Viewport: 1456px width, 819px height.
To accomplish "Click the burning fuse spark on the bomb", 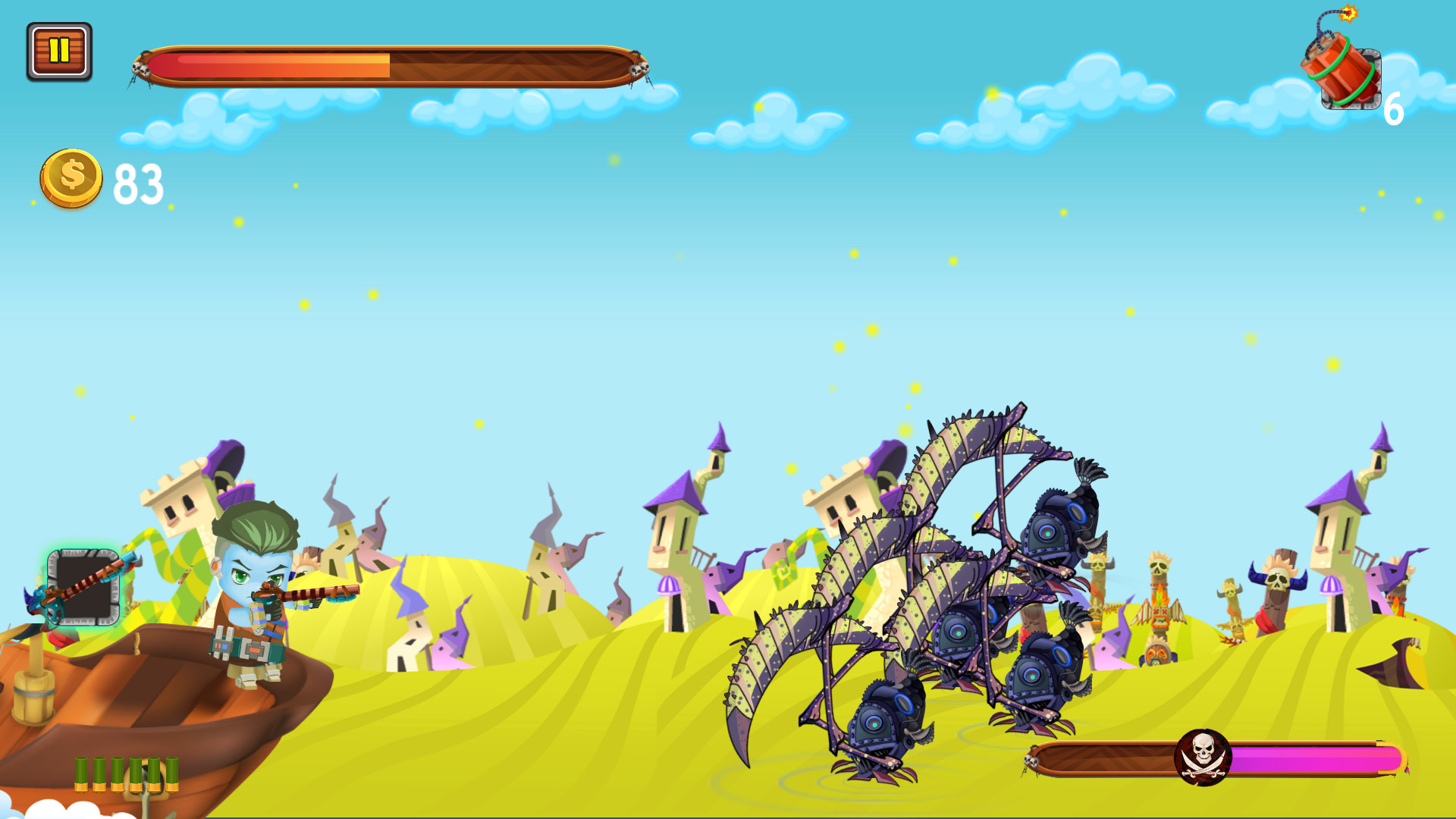I will (1348, 14).
